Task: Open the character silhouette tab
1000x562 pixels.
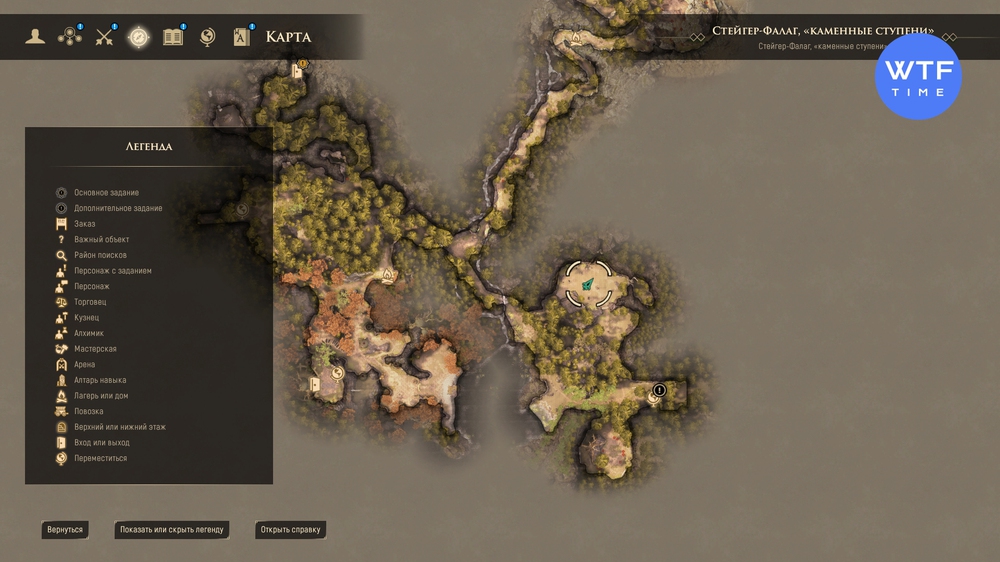Action: 36,37
